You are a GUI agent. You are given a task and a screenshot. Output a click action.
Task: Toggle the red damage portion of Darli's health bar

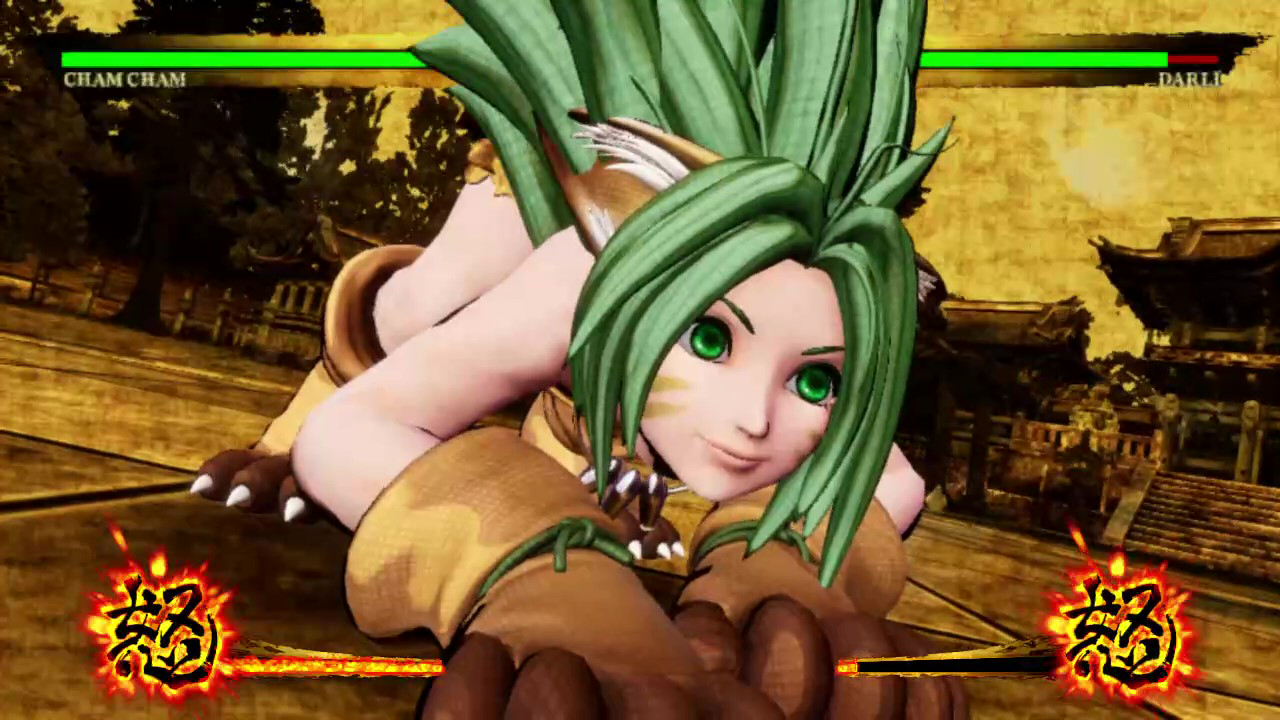(x=1193, y=59)
